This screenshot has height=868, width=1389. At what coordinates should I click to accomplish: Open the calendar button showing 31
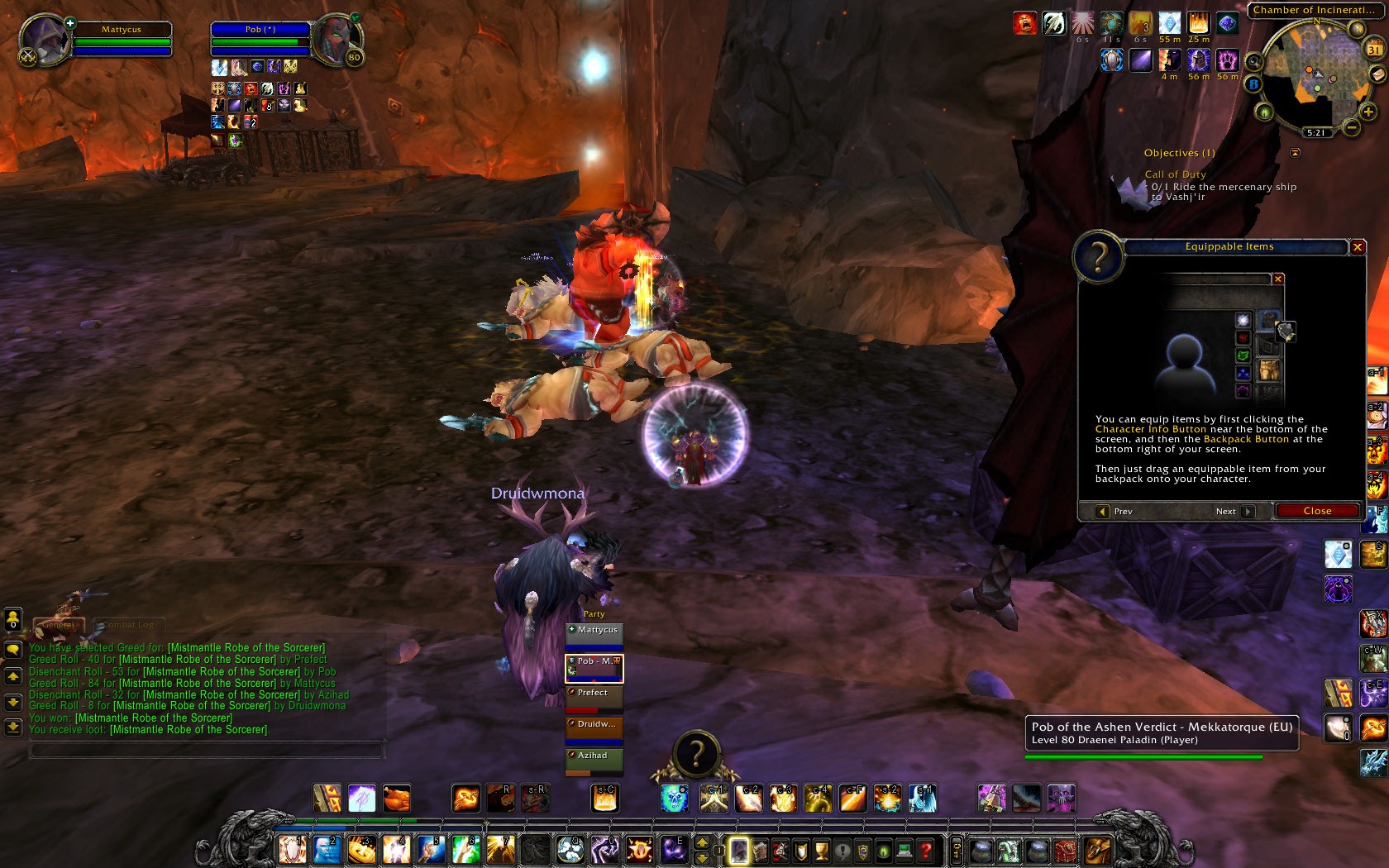pyautogui.click(x=1373, y=50)
